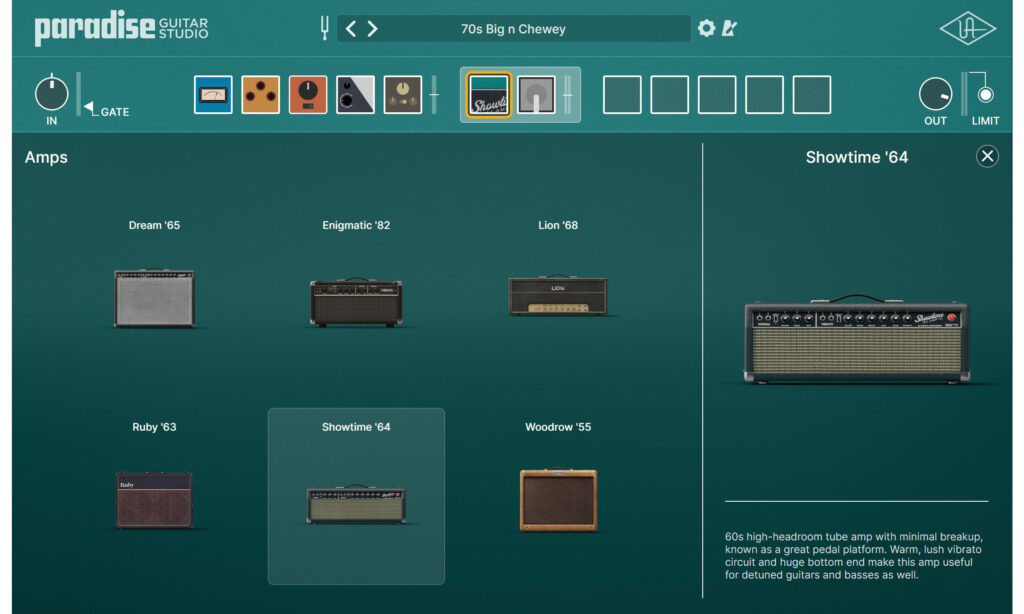Image resolution: width=1024 pixels, height=614 pixels.
Task: Open the tuner with the tuning fork icon
Action: pyautogui.click(x=324, y=29)
